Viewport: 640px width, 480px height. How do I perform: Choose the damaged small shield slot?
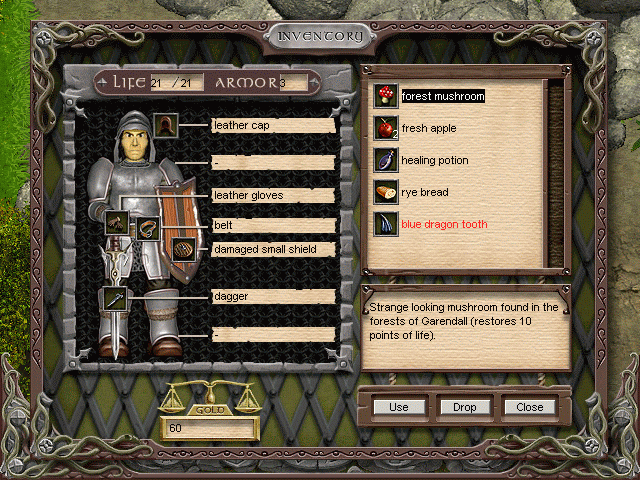pos(182,249)
